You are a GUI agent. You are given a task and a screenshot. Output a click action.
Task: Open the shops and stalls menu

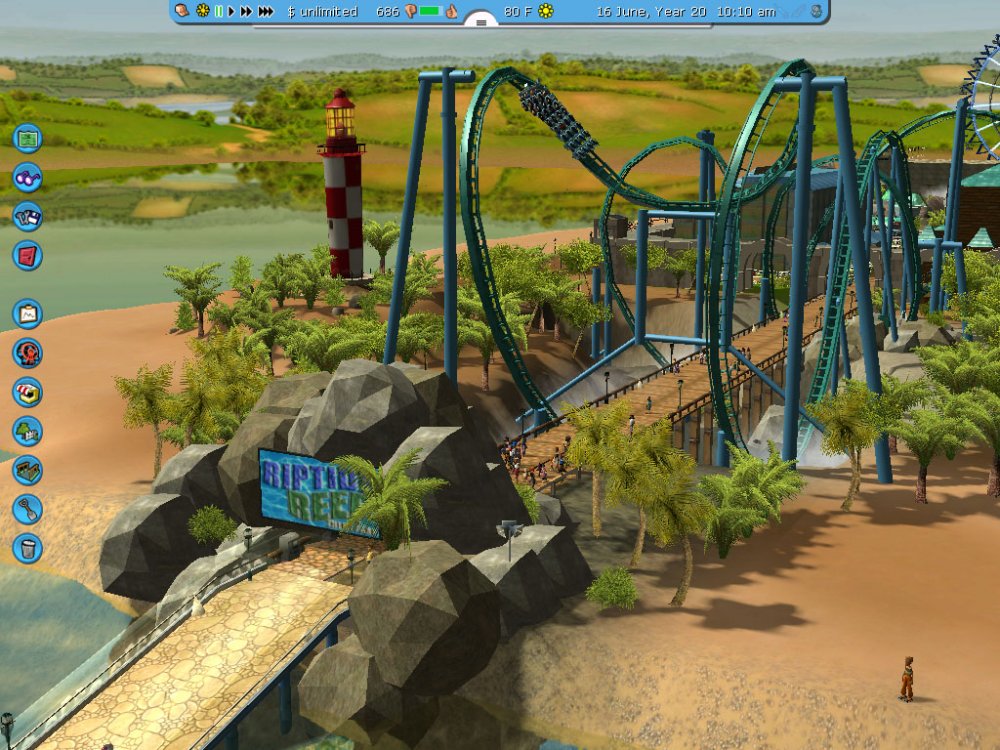pos(27,392)
